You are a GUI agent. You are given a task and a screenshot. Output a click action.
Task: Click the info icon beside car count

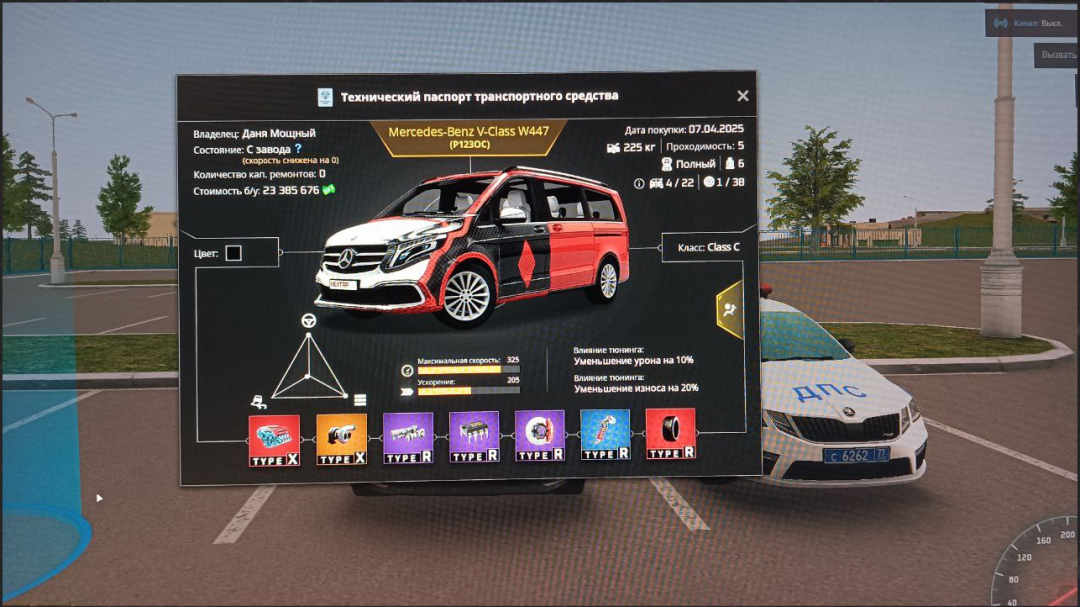point(640,183)
